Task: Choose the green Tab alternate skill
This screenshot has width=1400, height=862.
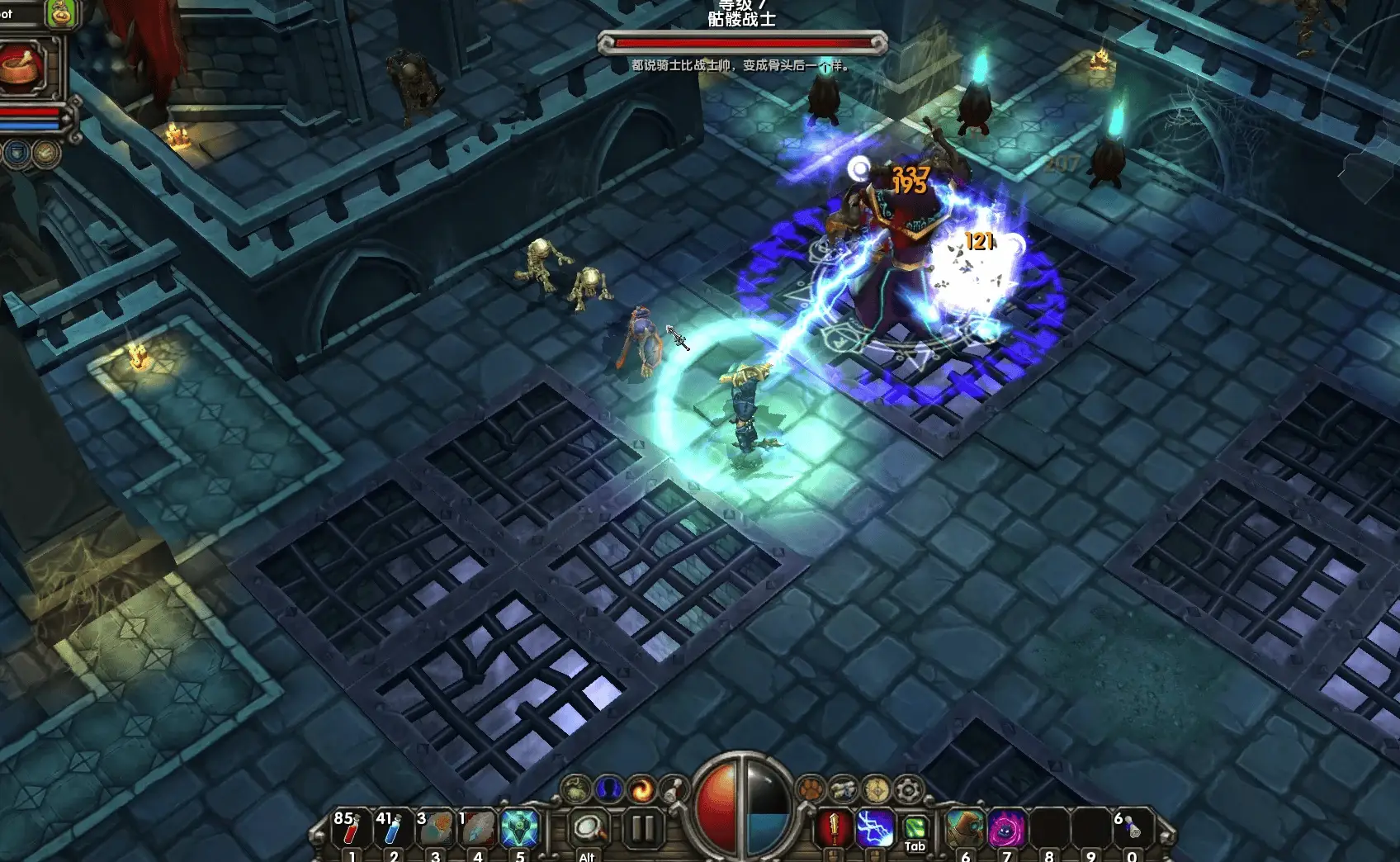Action: coord(915,827)
